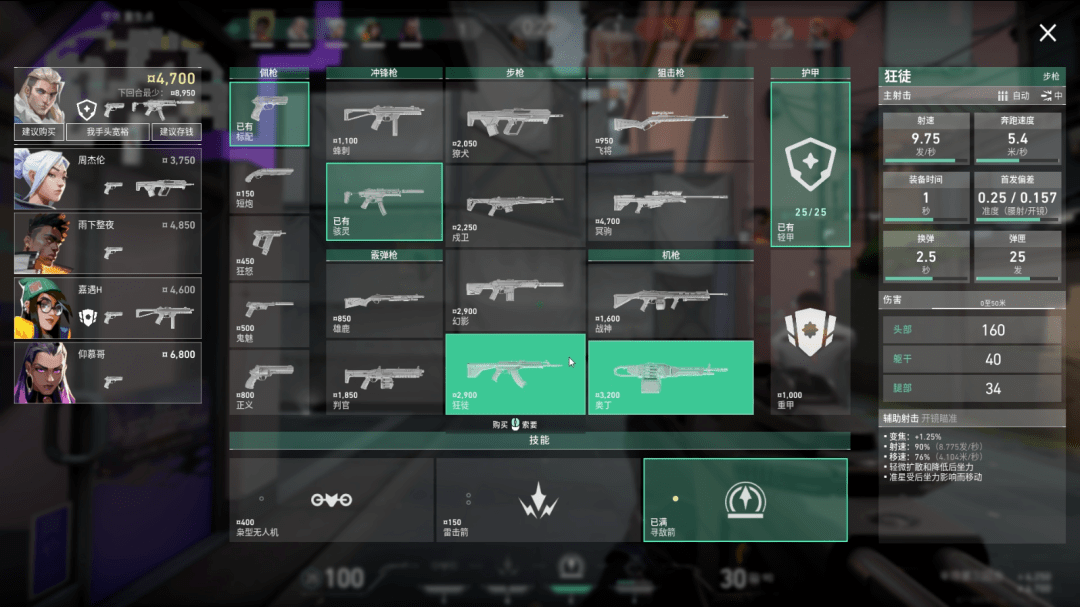Purchase the 雷击箭 shock arrow ability
The width and height of the screenshot is (1080, 607).
537,500
